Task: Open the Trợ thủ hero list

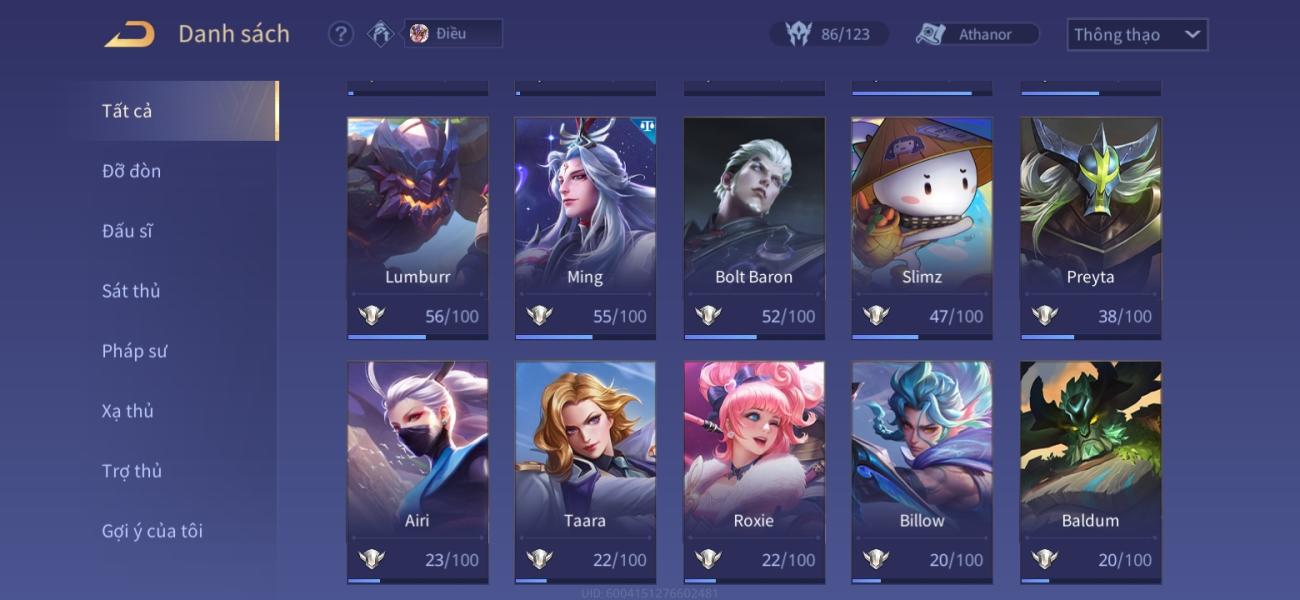Action: 131,471
